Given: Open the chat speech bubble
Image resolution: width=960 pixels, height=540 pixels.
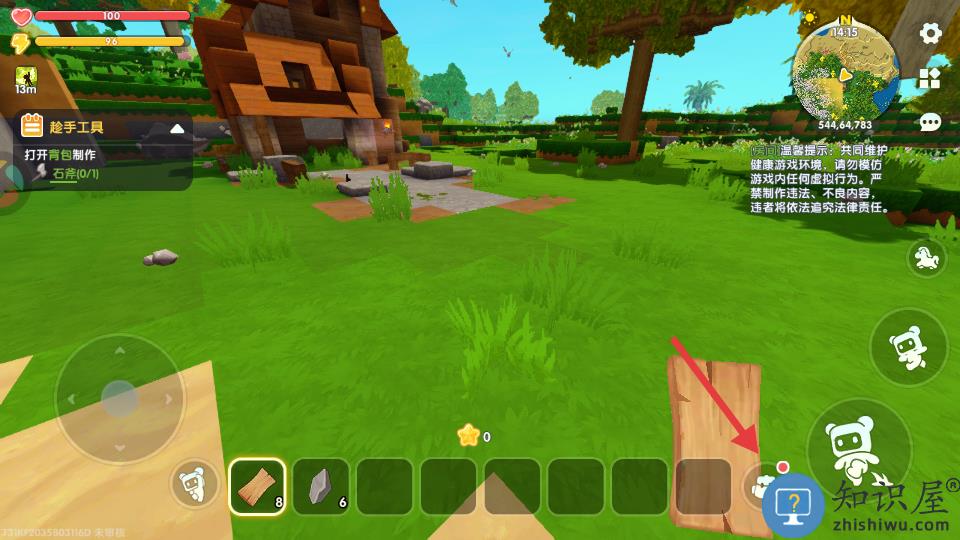Looking at the screenshot, I should click(x=931, y=123).
